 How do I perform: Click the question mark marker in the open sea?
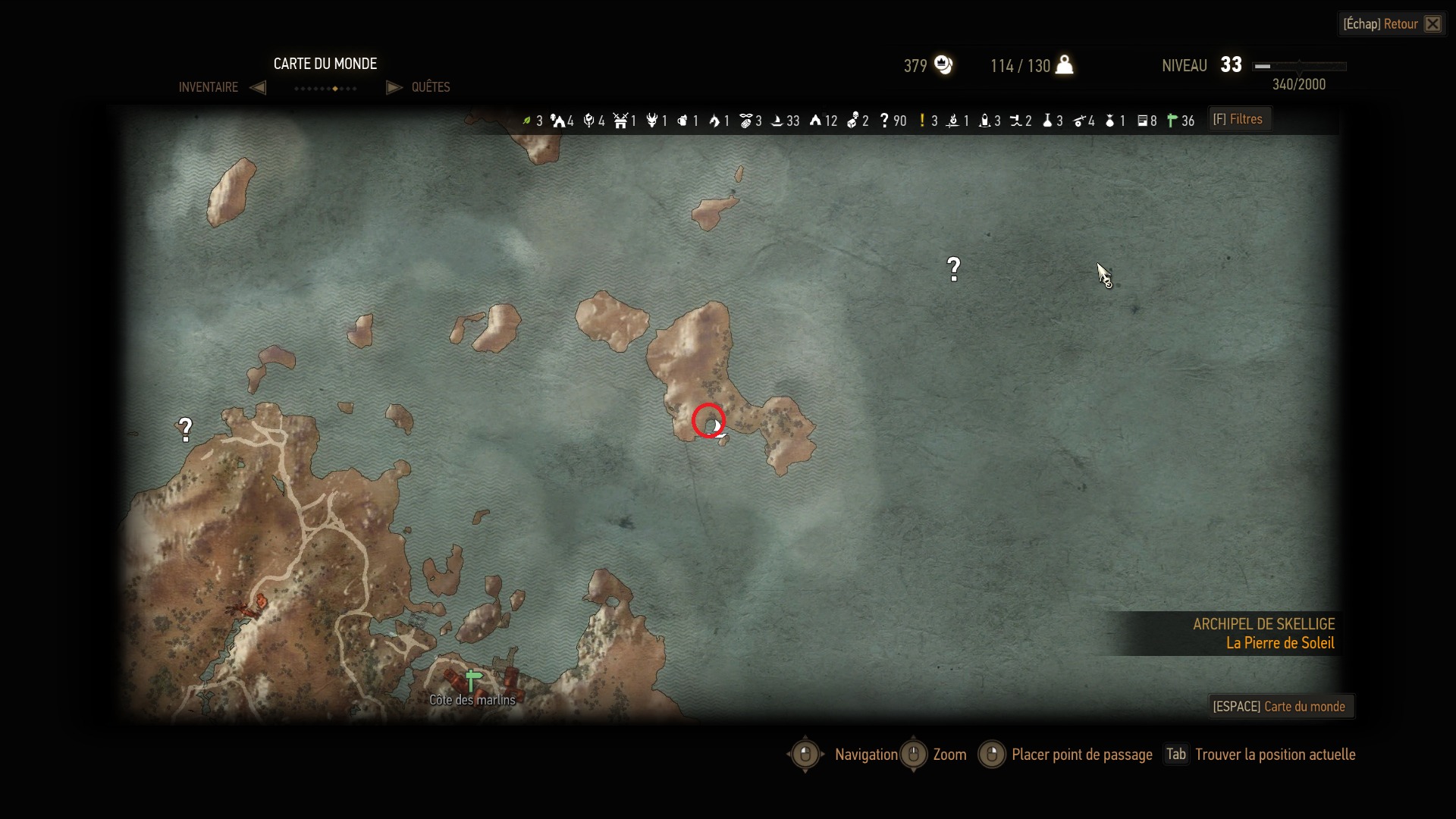[x=954, y=268]
